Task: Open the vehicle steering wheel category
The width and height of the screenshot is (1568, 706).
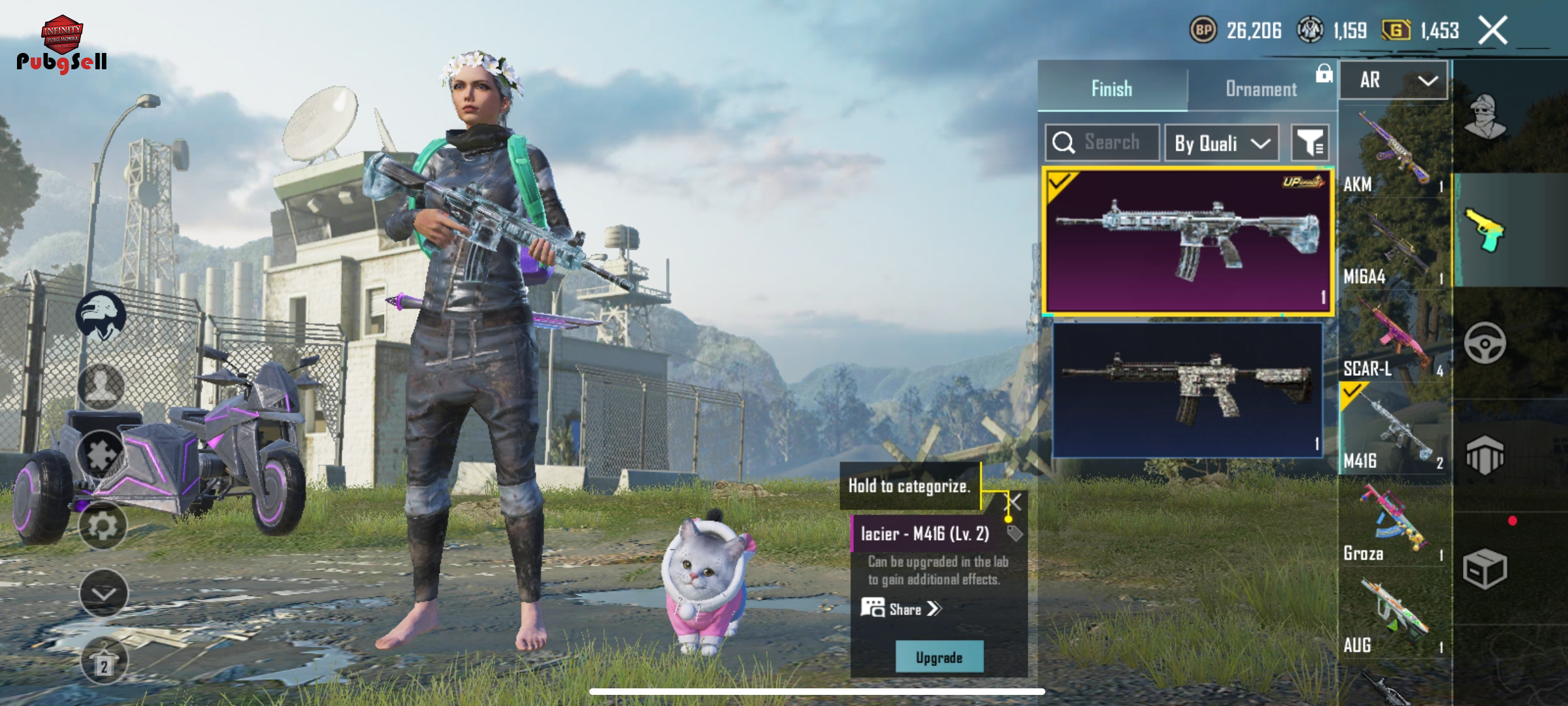Action: tap(1485, 343)
